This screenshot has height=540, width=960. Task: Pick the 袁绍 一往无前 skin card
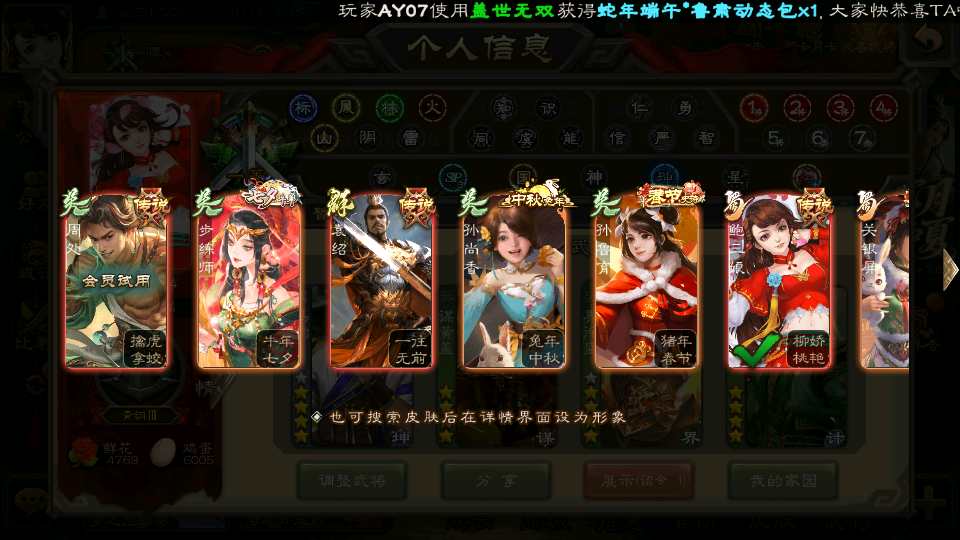(x=381, y=281)
